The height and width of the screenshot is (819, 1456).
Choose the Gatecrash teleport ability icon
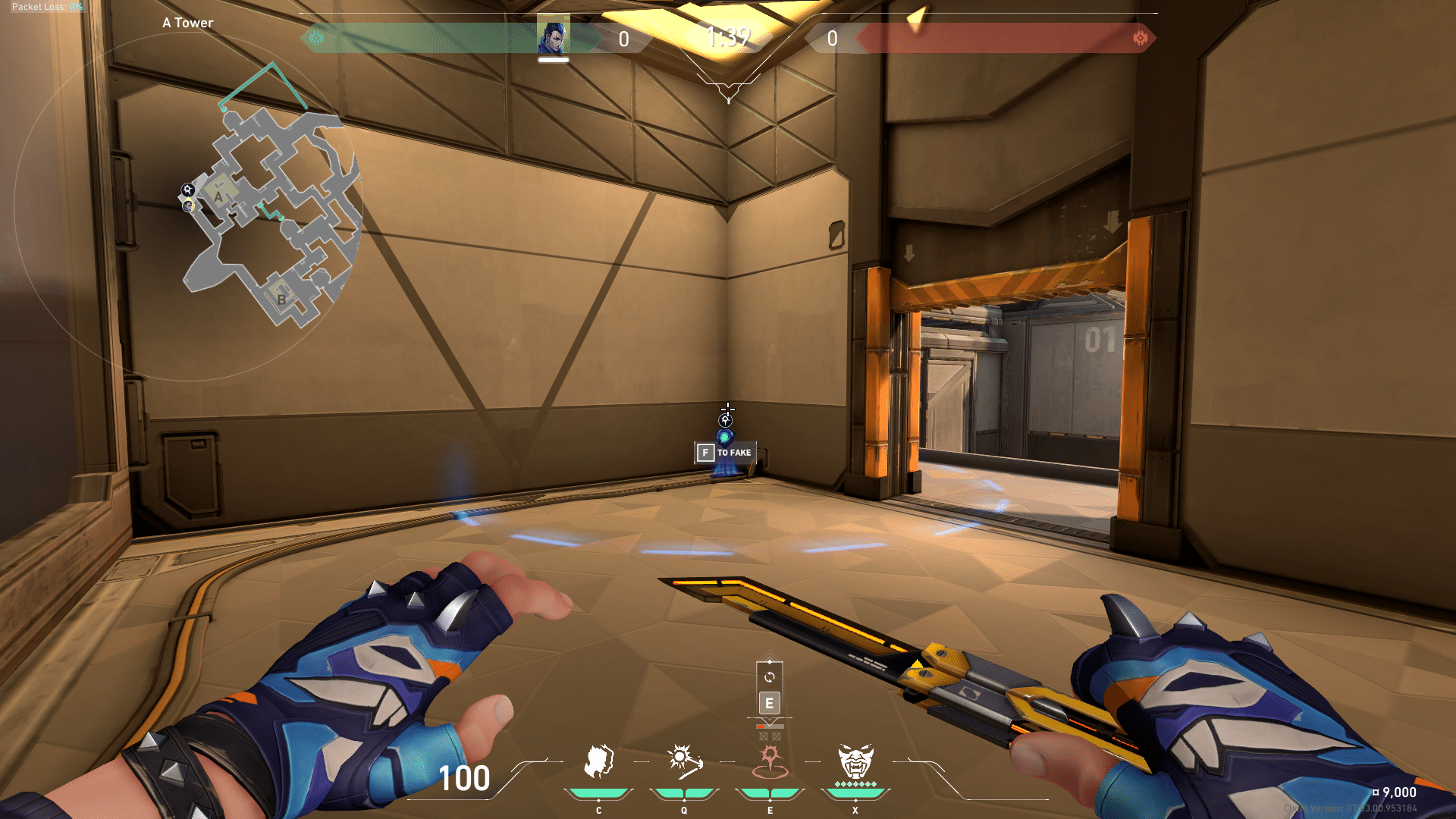coord(770,762)
